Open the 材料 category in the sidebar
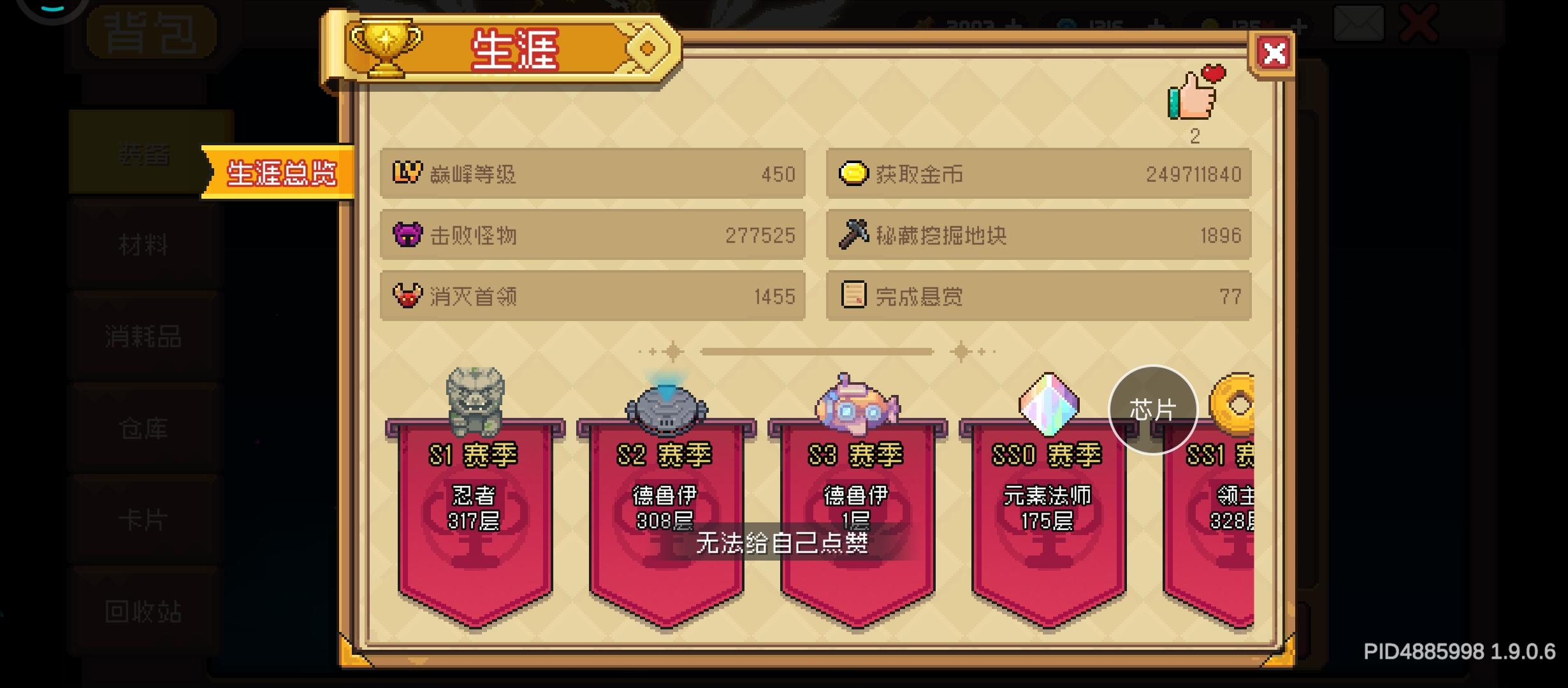The image size is (1568, 688). tap(142, 245)
